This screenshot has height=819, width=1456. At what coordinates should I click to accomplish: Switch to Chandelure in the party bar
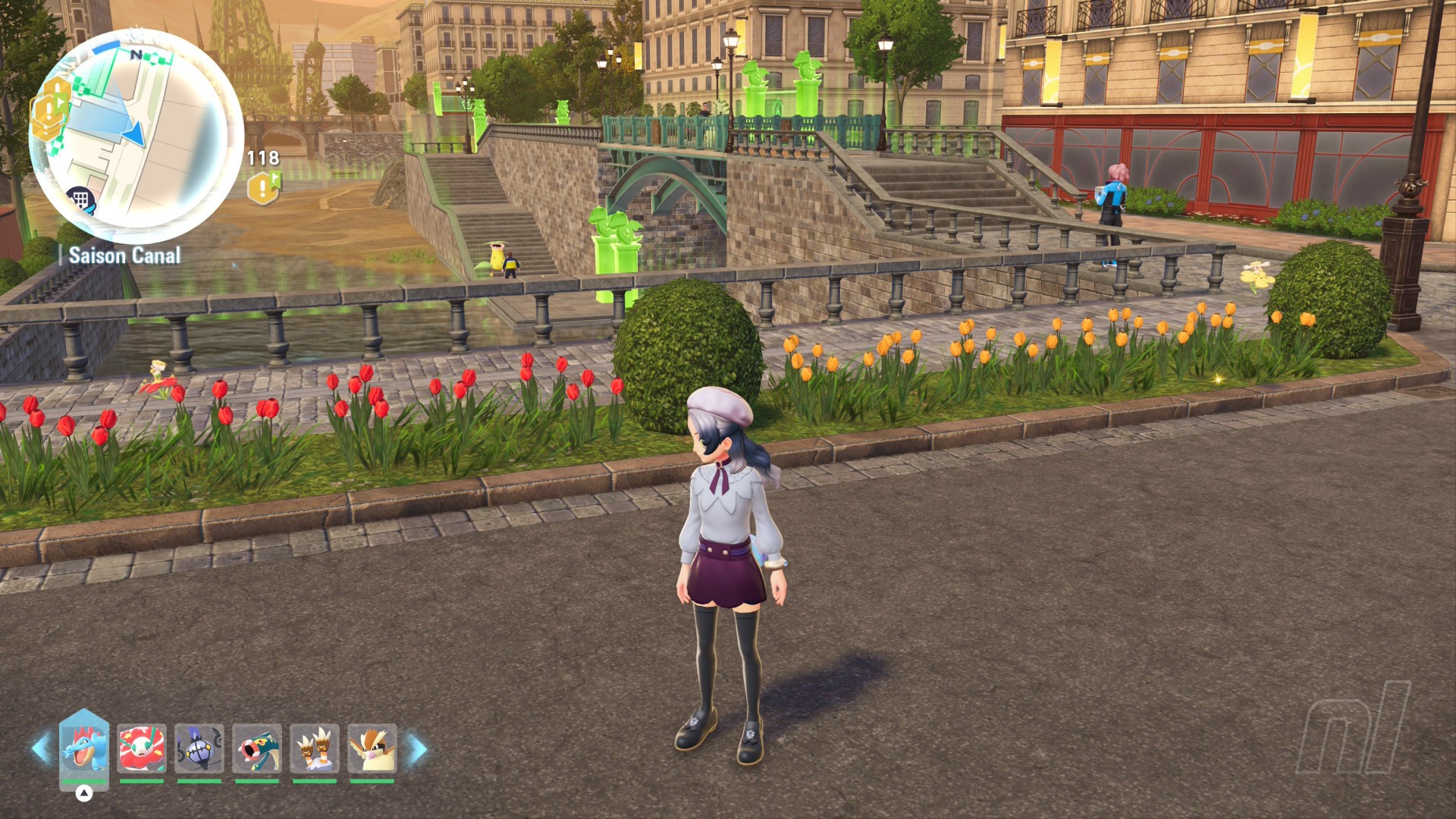[199, 748]
